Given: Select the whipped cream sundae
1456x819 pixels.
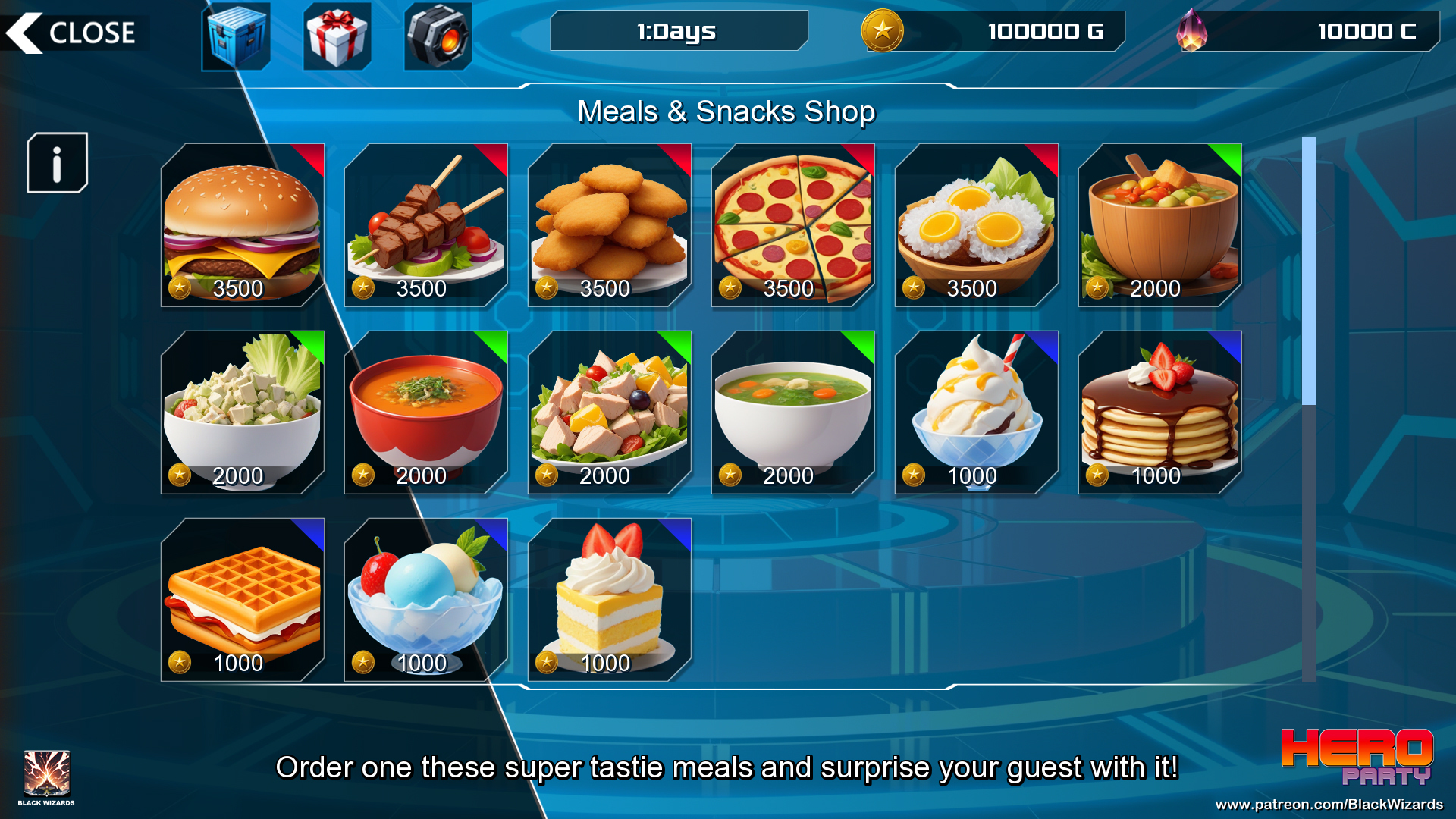Looking at the screenshot, I should click(x=977, y=413).
